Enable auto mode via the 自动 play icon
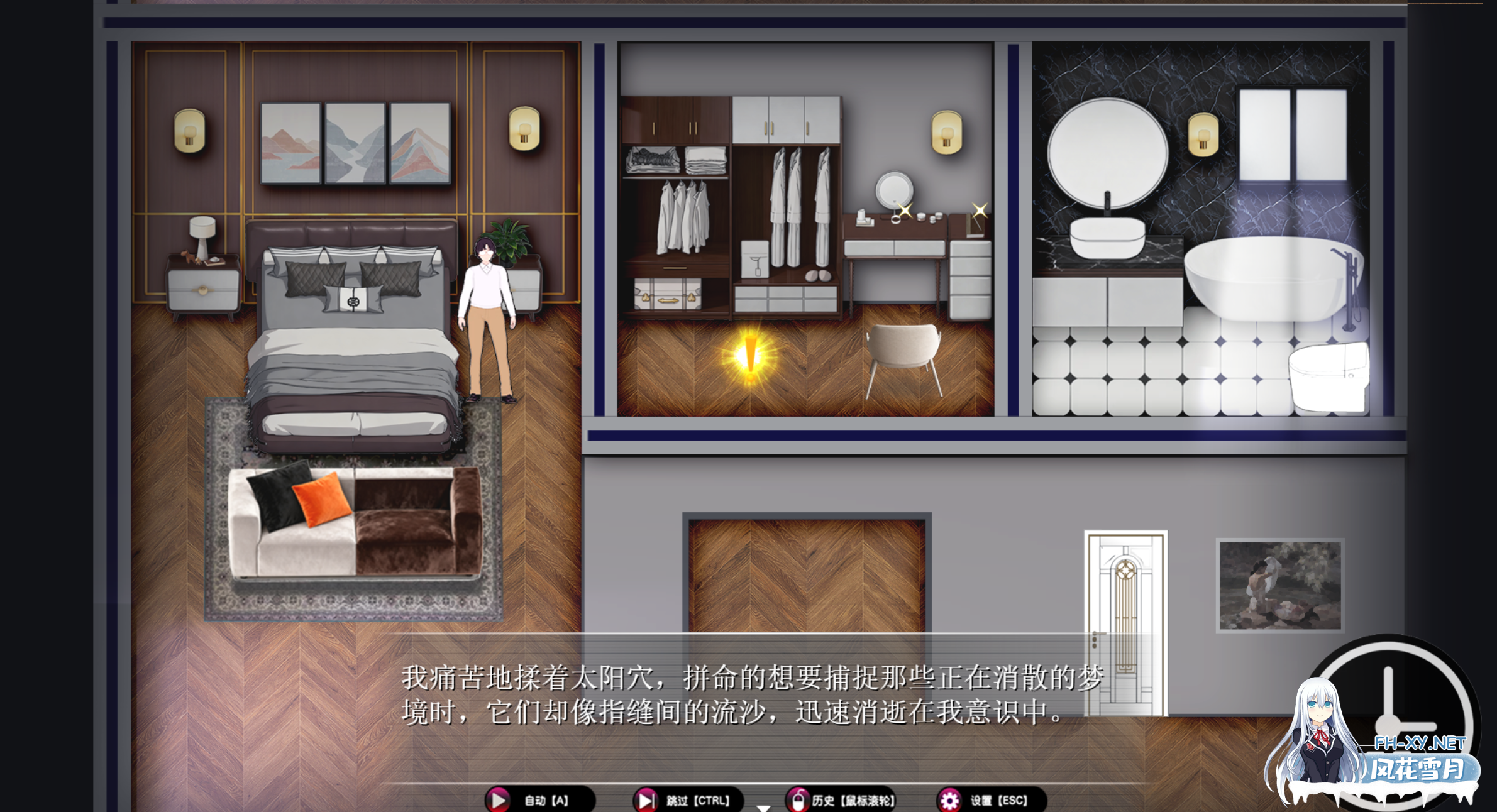The height and width of the screenshot is (812, 1497). (499, 799)
